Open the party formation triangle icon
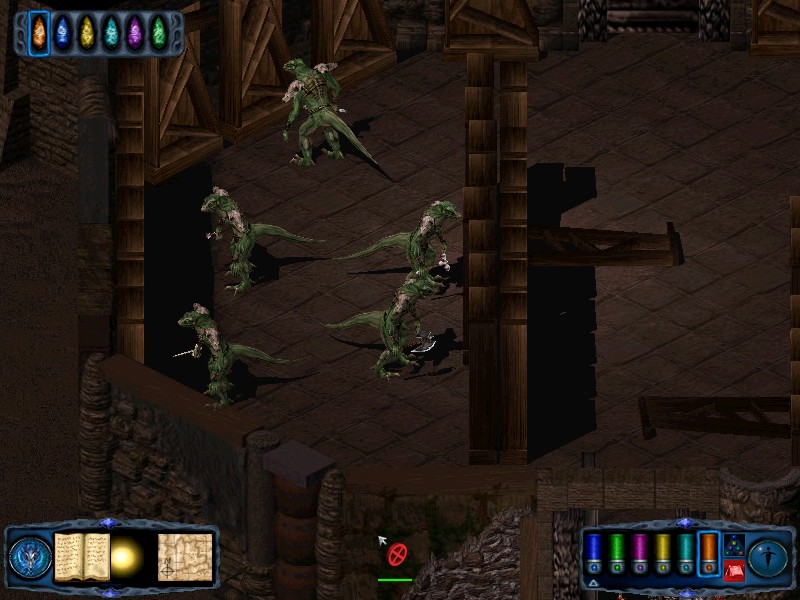This screenshot has height=600, width=800. (733, 545)
